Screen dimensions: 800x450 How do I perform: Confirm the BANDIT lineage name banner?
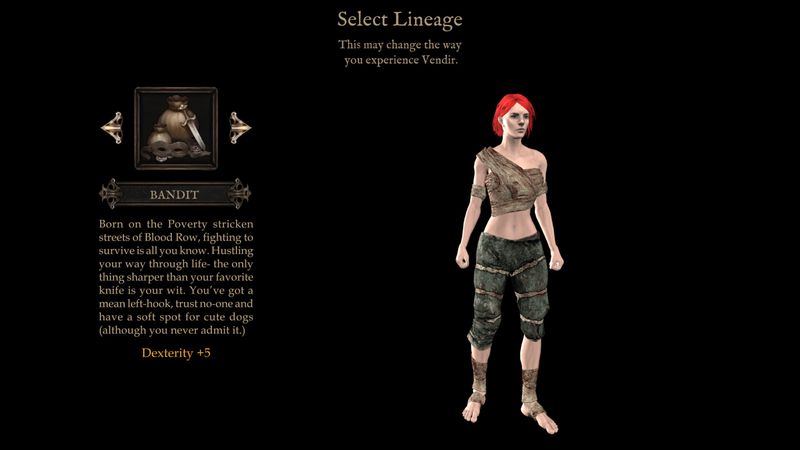click(x=176, y=193)
